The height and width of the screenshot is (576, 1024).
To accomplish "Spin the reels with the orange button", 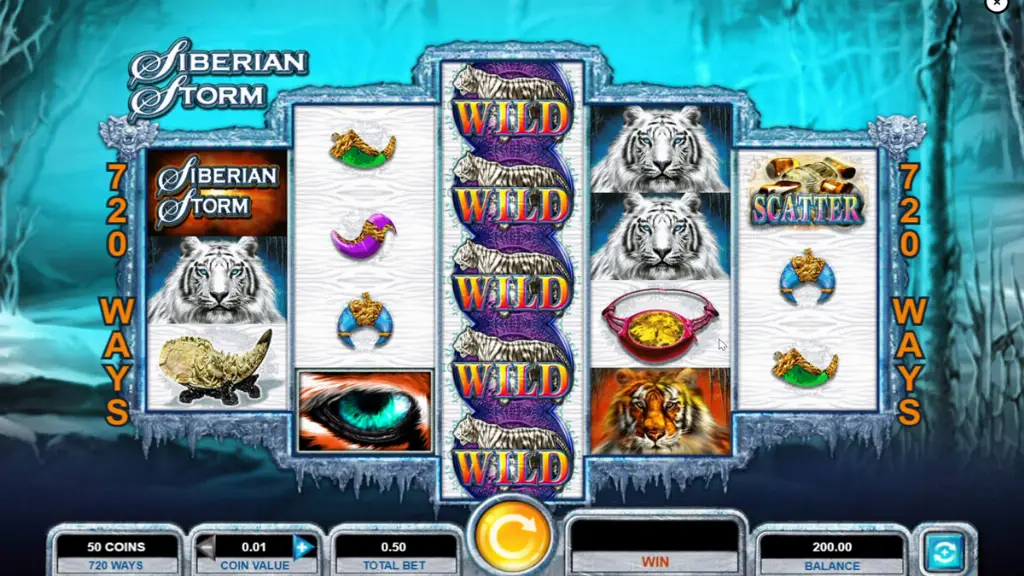I will [512, 538].
